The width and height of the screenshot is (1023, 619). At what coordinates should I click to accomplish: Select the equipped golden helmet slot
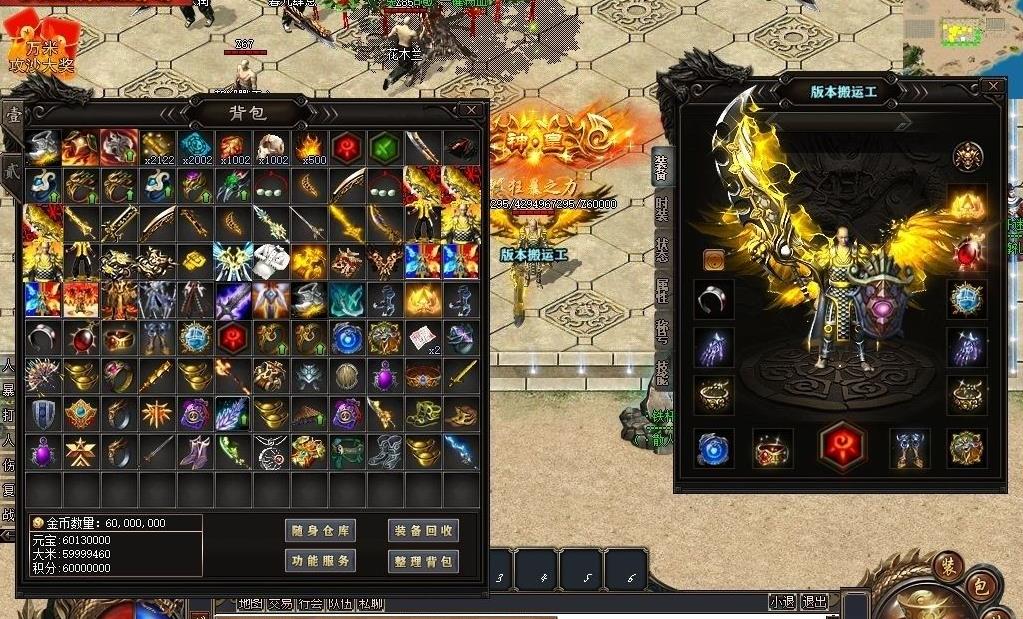tap(967, 204)
